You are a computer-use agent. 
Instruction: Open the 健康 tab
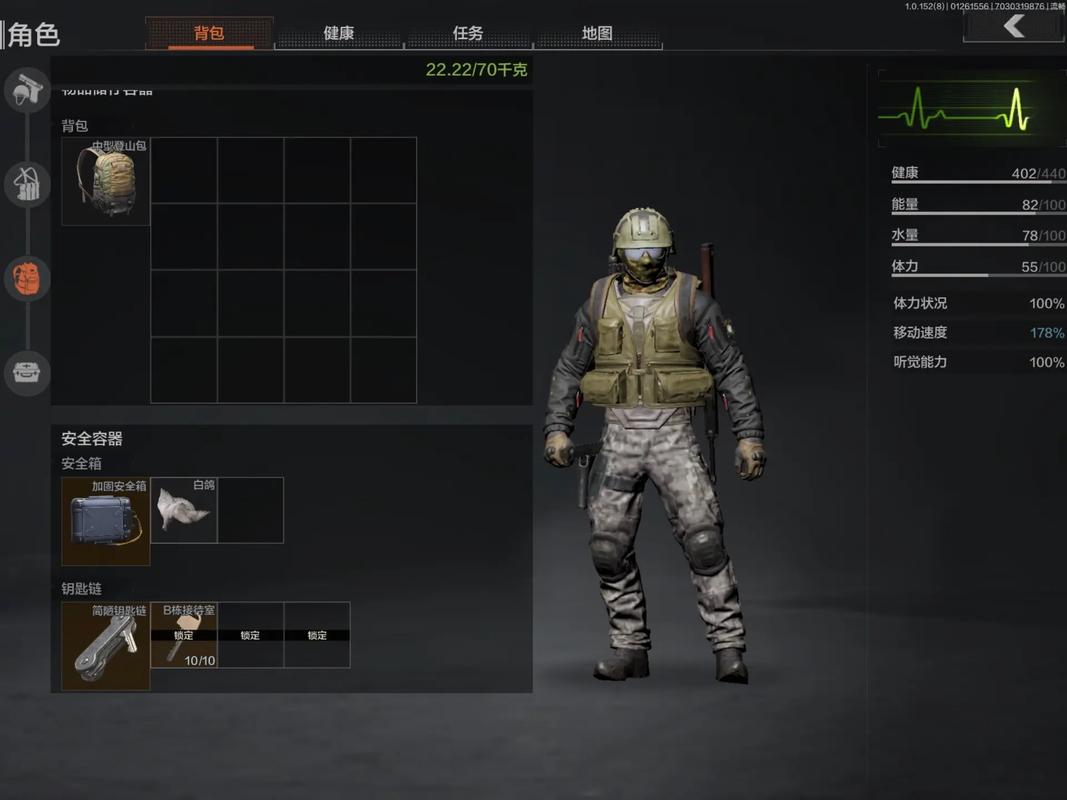pos(339,33)
